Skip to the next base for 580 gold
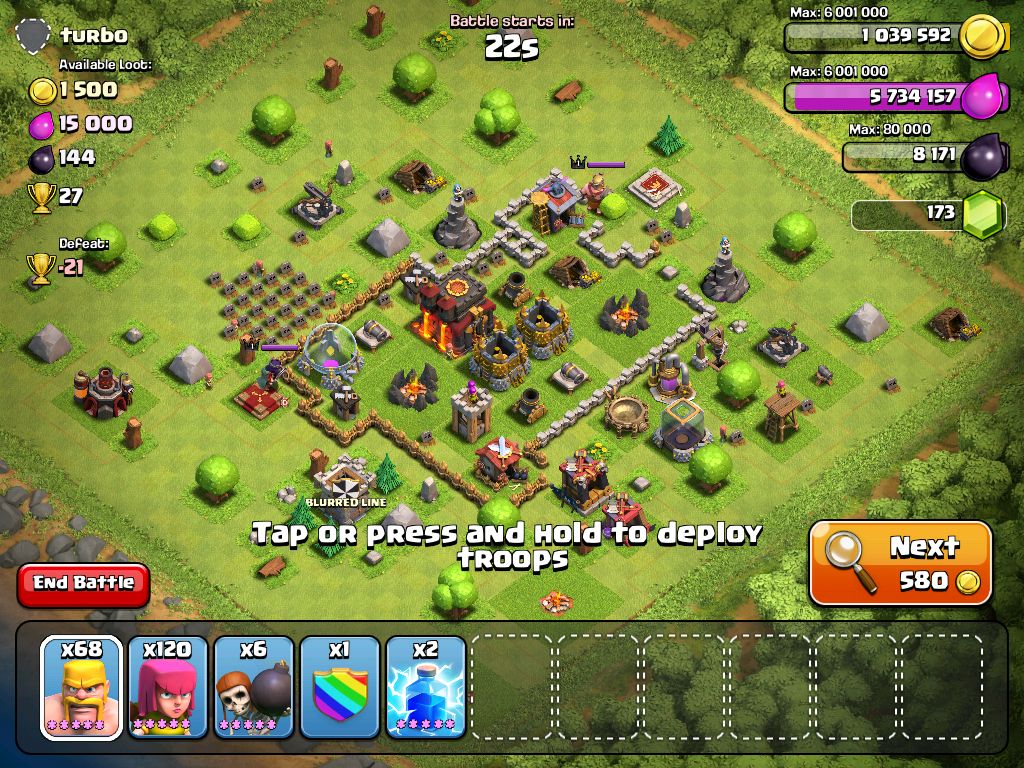 (x=900, y=563)
